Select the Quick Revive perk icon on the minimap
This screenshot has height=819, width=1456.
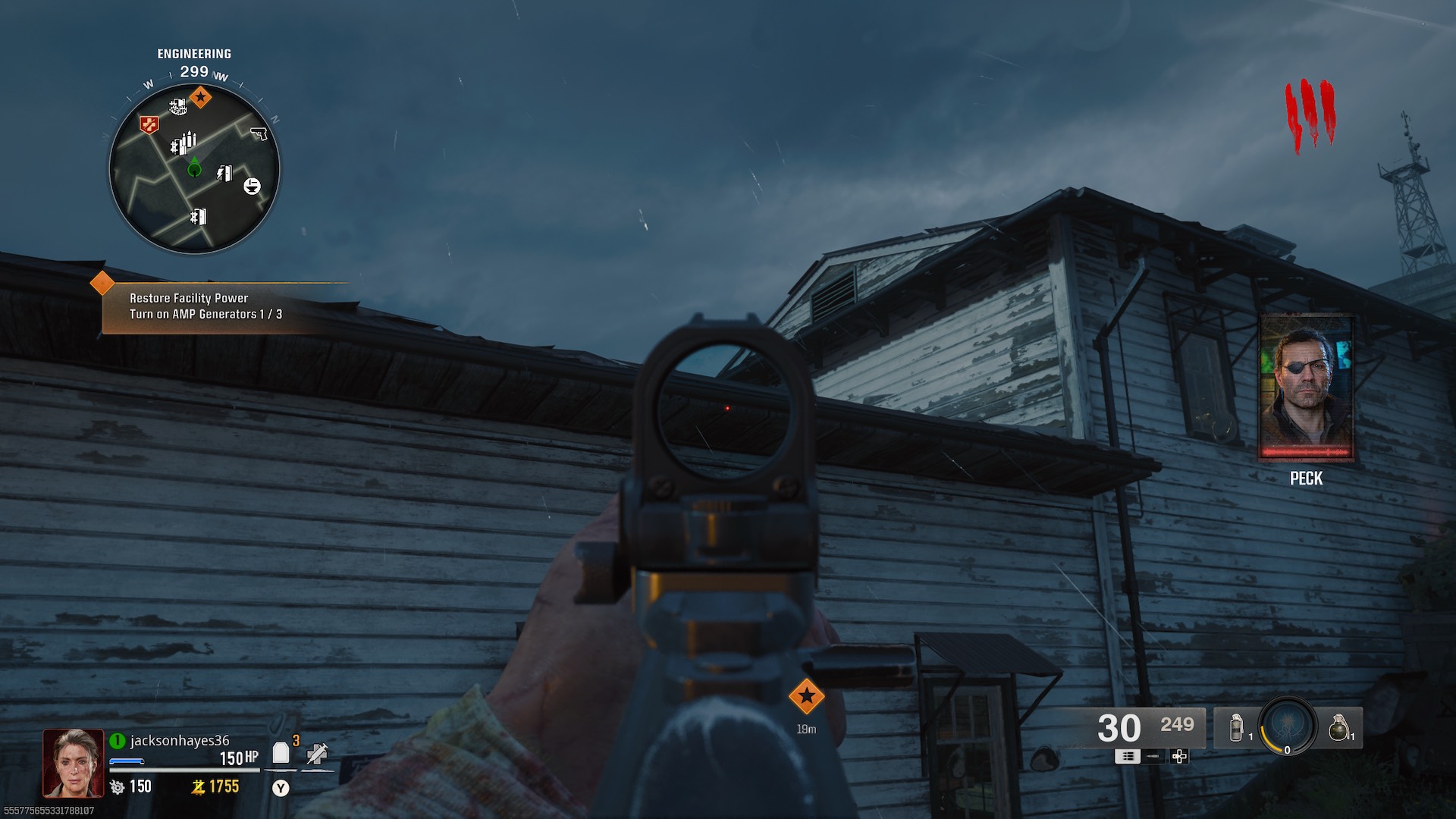(149, 123)
